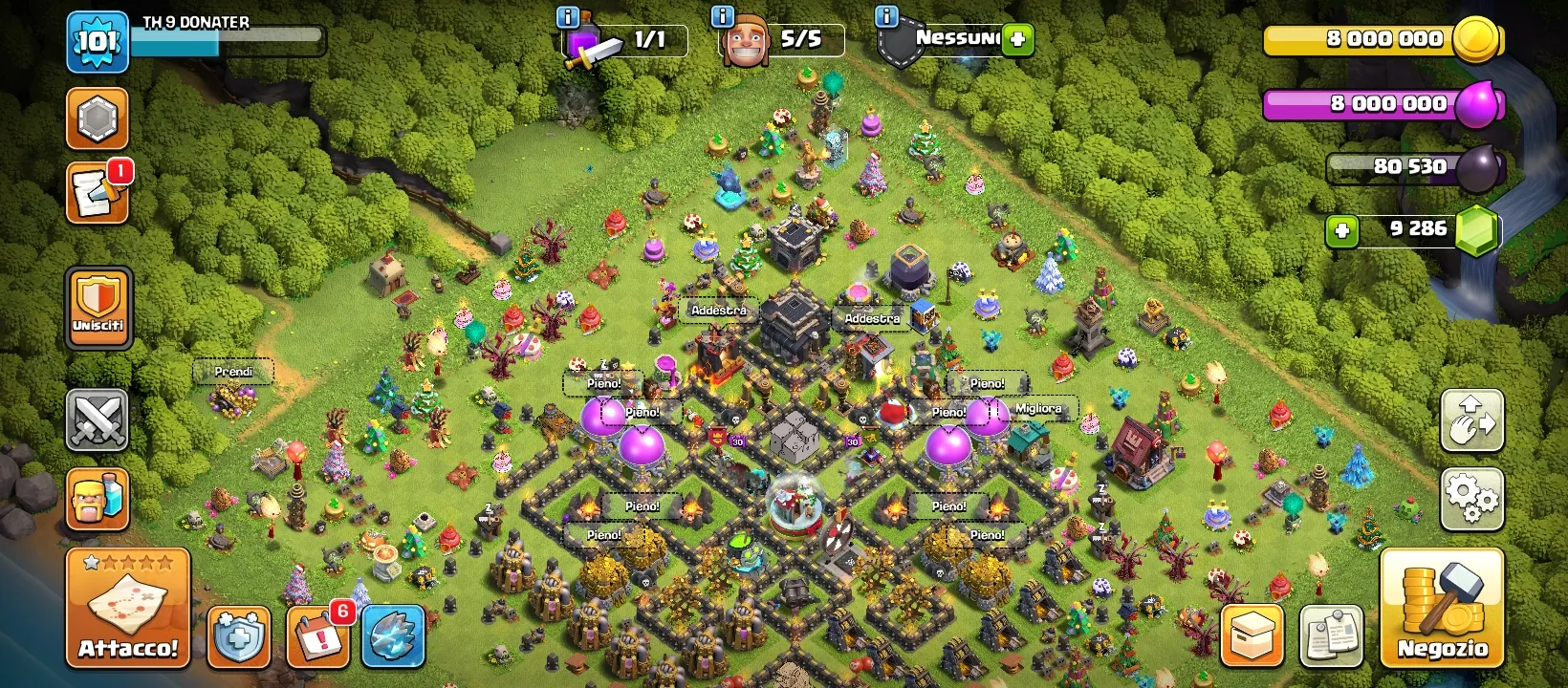Tap the builder potion icon in the sidebar
This screenshot has height=688, width=1568.
(x=97, y=500)
